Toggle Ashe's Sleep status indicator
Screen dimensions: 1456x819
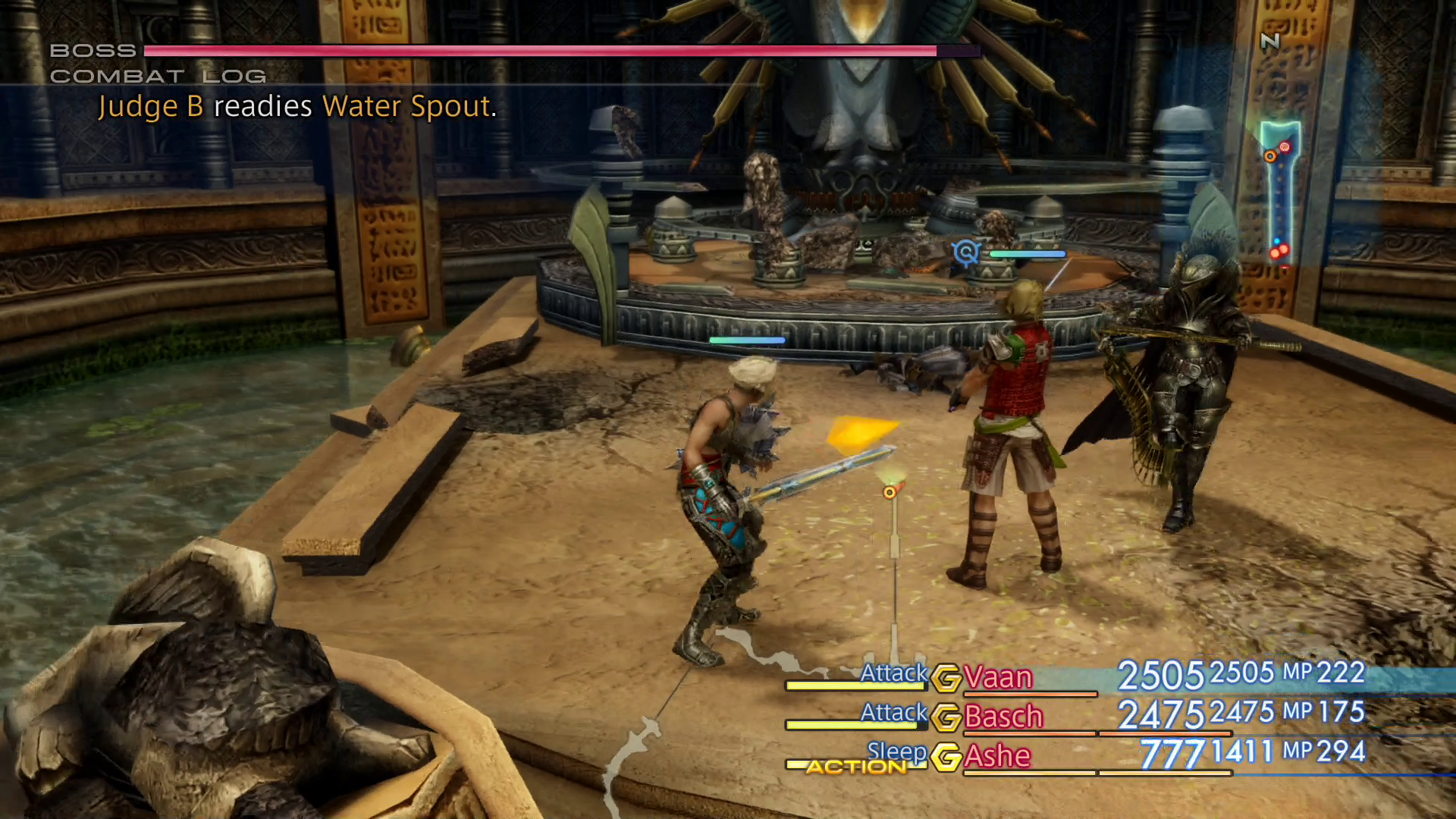[x=897, y=752]
